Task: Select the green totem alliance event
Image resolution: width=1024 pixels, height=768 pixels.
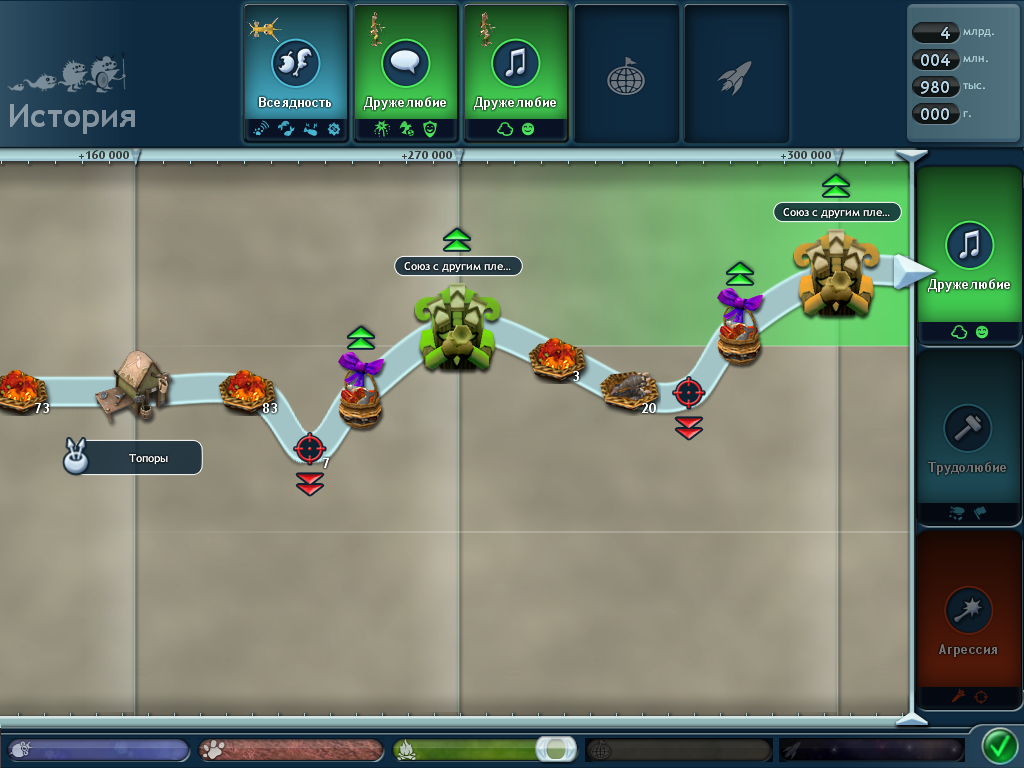Action: point(455,330)
